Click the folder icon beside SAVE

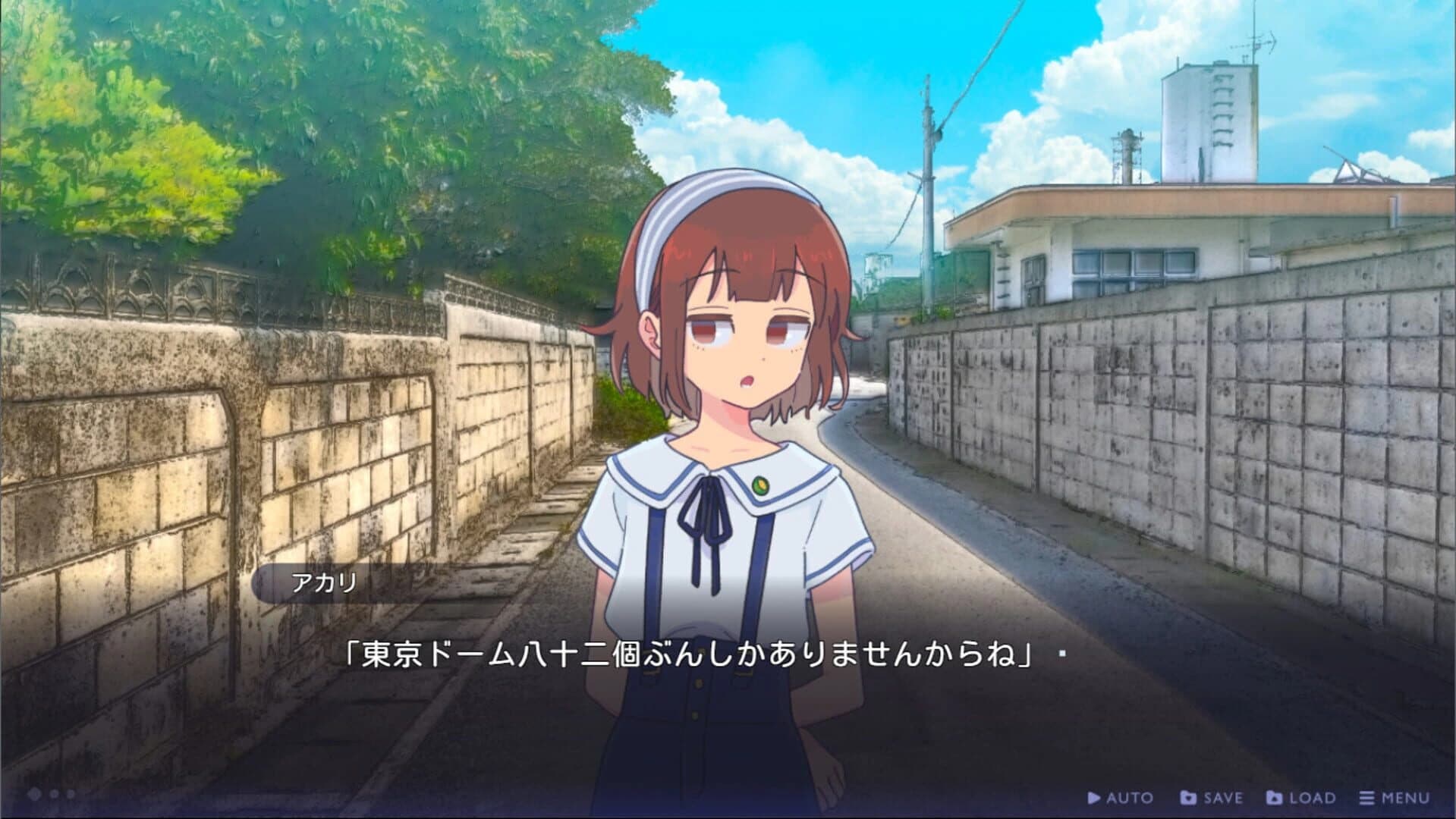pos(1190,798)
